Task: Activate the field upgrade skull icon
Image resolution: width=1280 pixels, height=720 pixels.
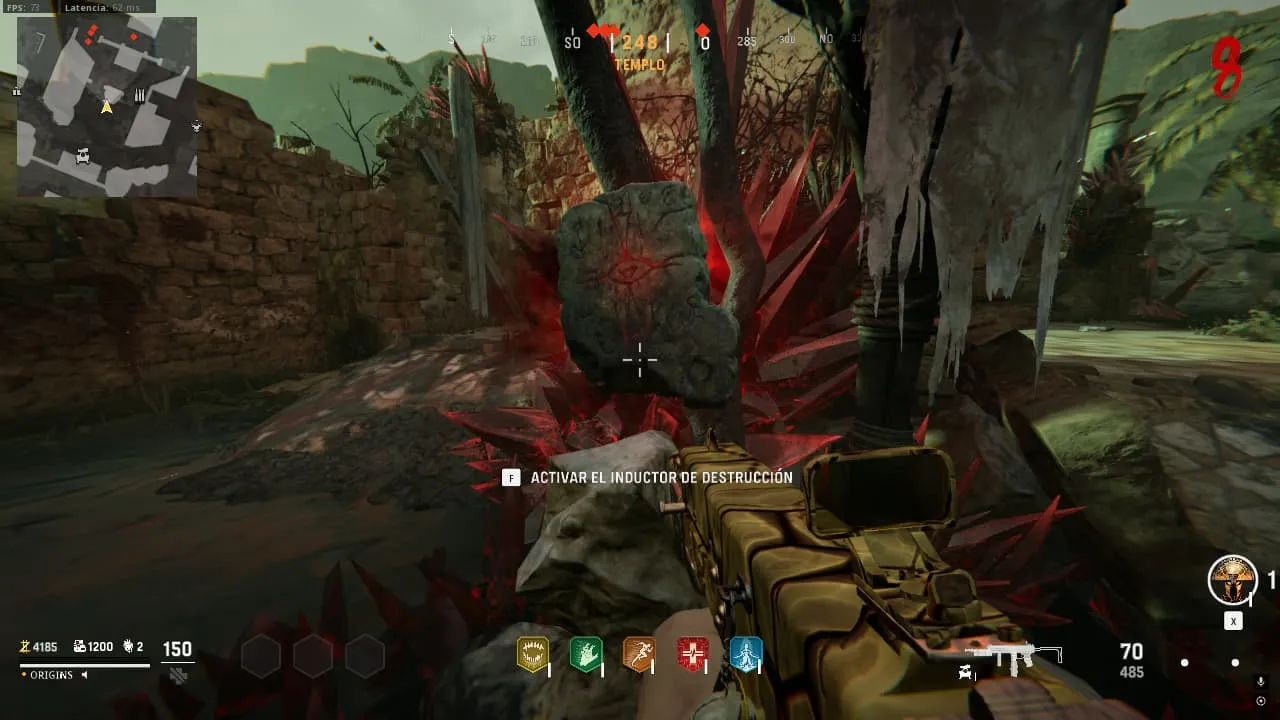Action: [x=1233, y=580]
